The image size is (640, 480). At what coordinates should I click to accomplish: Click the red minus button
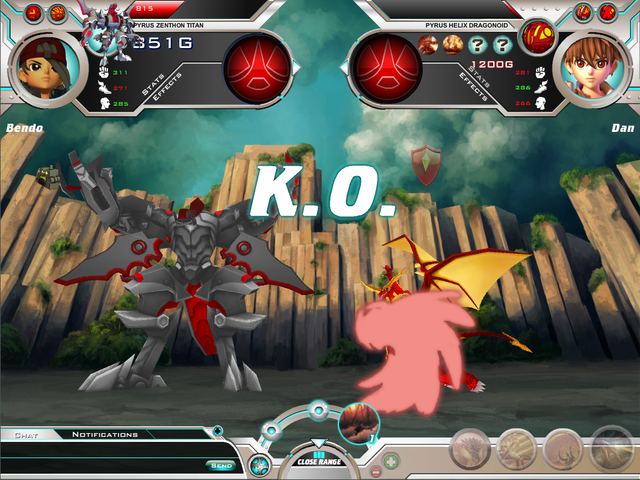[376, 470]
